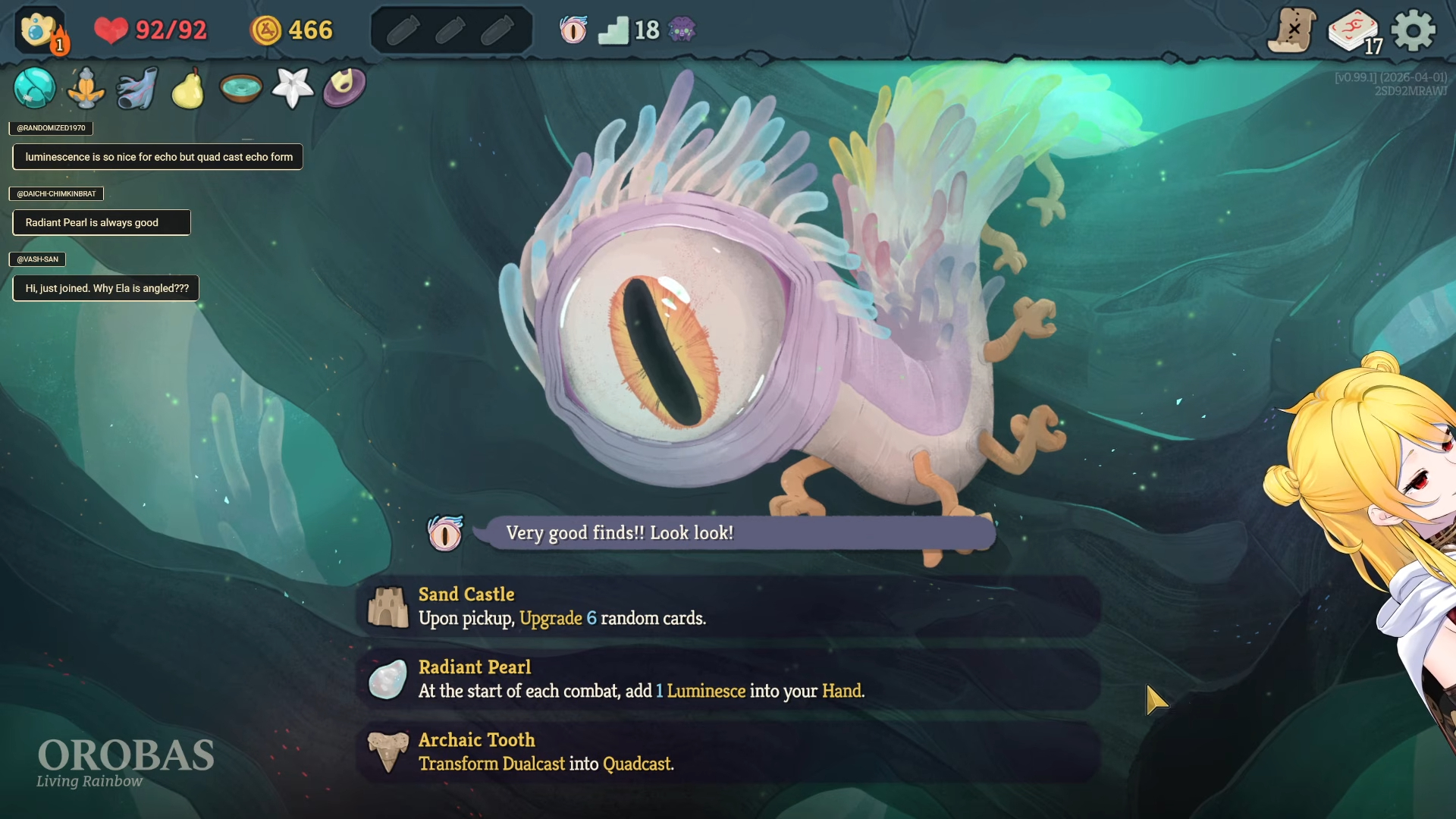
Task: Inspect the teal bowl relic
Action: pyautogui.click(x=240, y=88)
